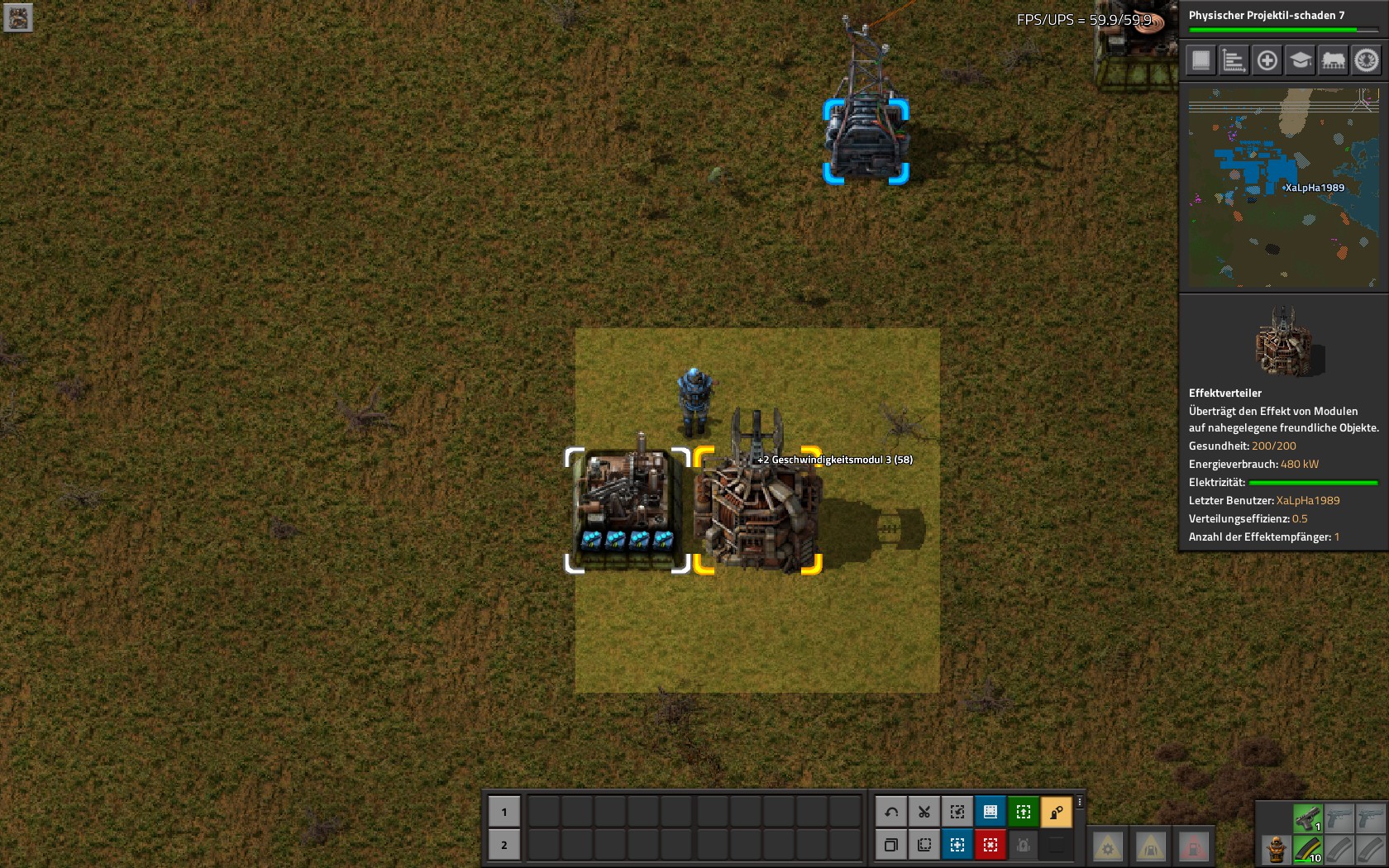The width and height of the screenshot is (1389, 868).
Task: Activate the scissors cut tool
Action: point(924,812)
